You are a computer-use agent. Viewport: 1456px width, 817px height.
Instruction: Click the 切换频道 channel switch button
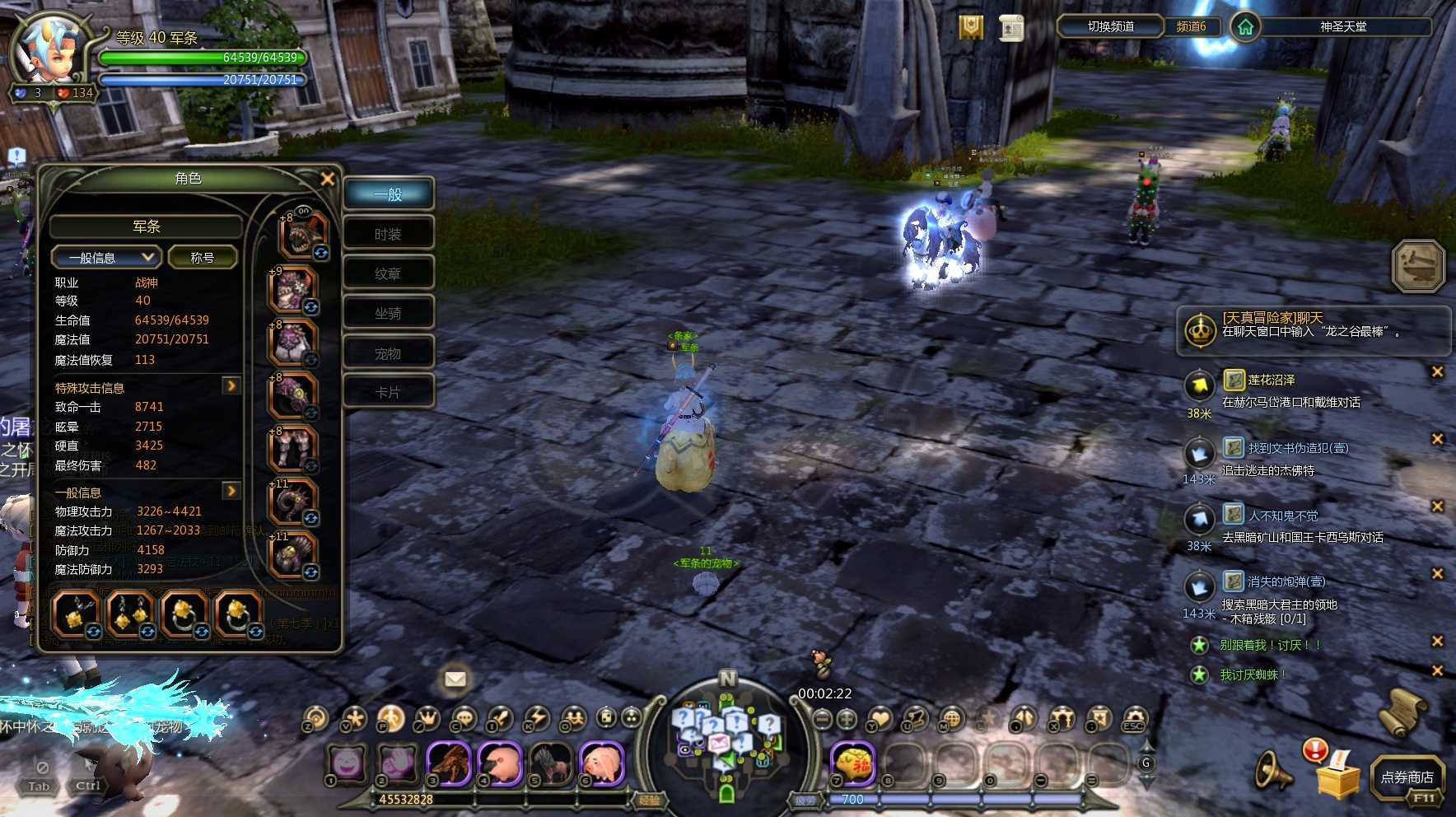pos(1110,26)
